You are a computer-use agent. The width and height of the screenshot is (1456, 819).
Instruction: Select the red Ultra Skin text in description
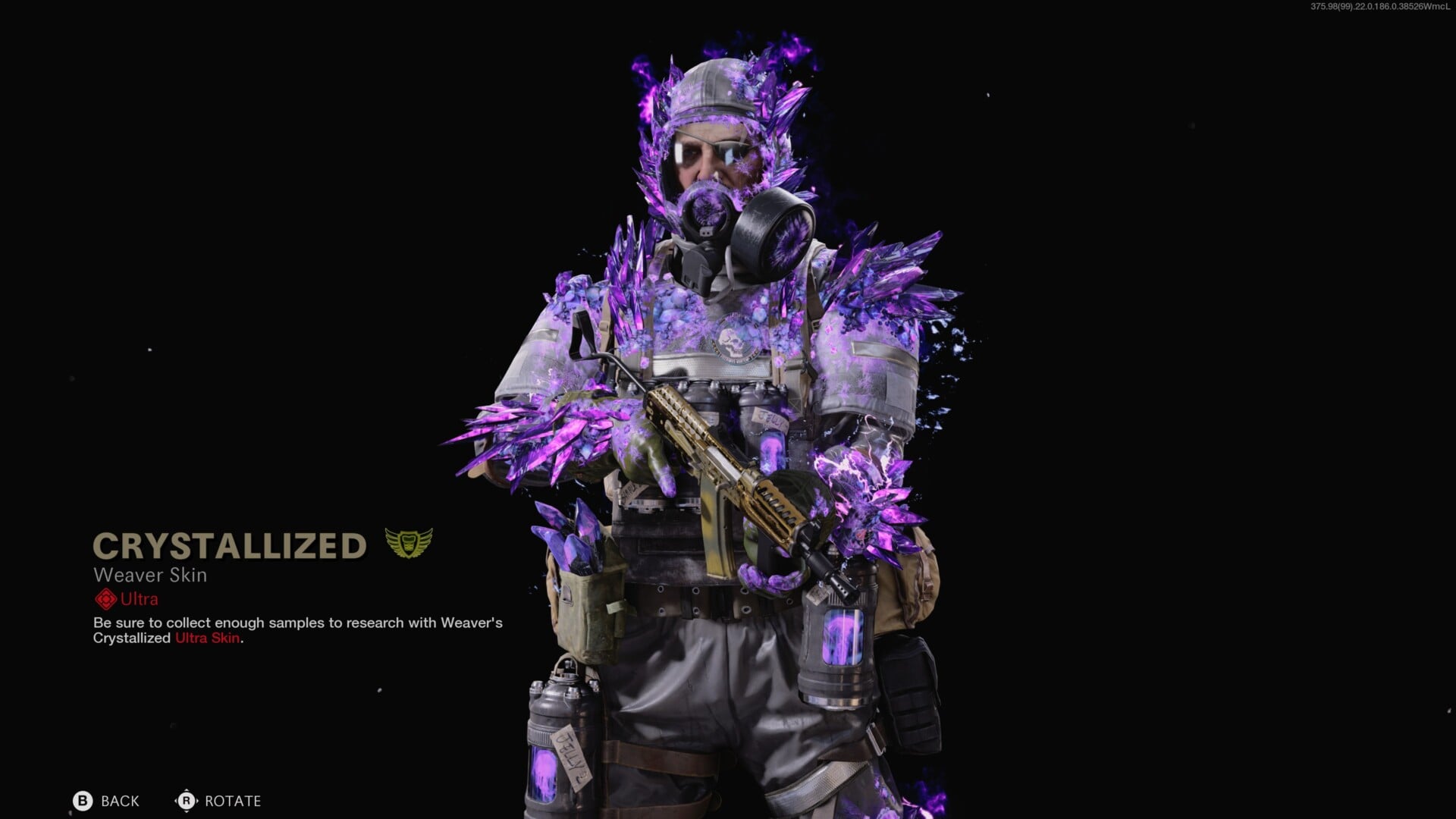207,639
